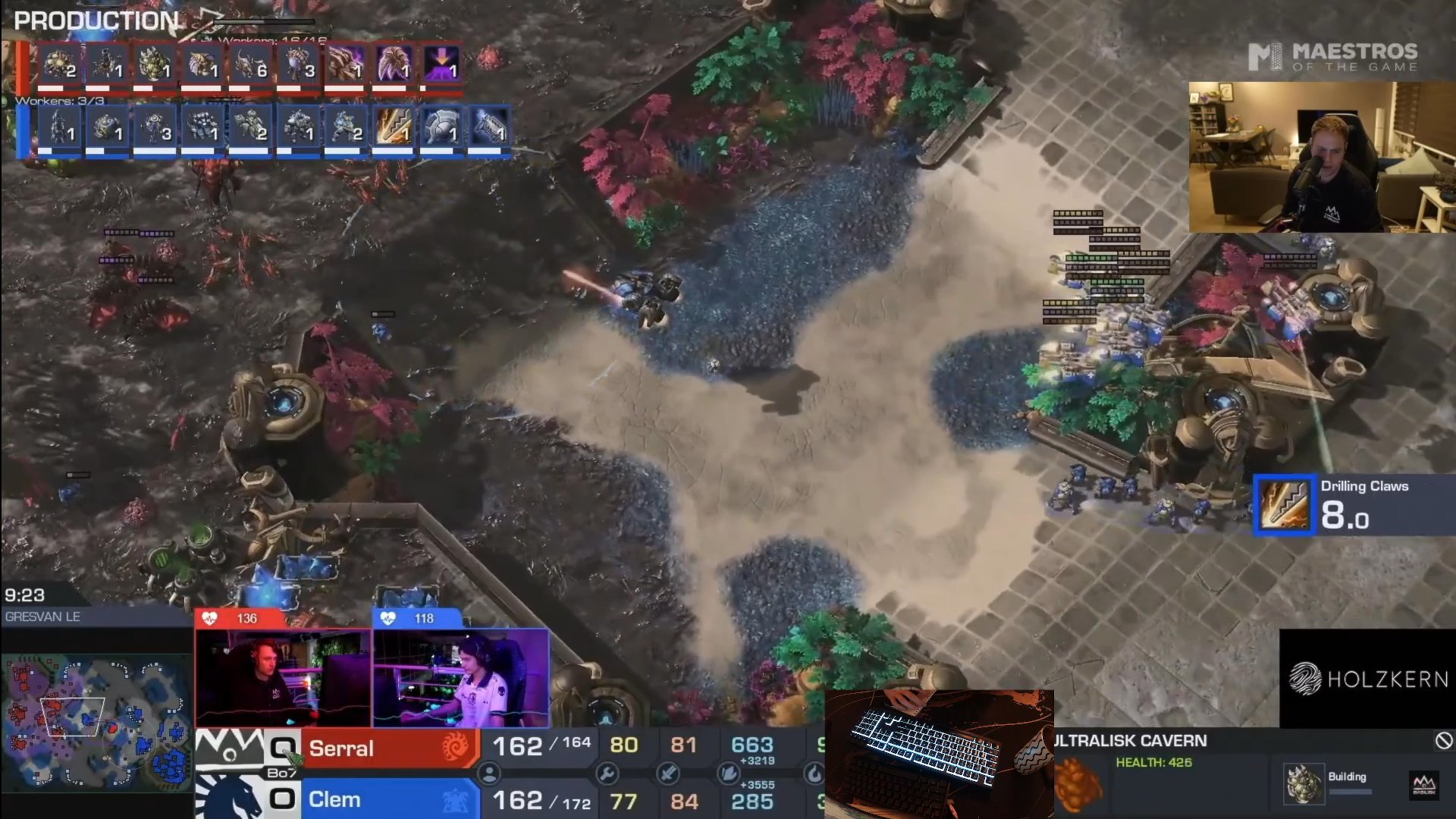Click the SCV icon in the blue production row

(x=68, y=129)
